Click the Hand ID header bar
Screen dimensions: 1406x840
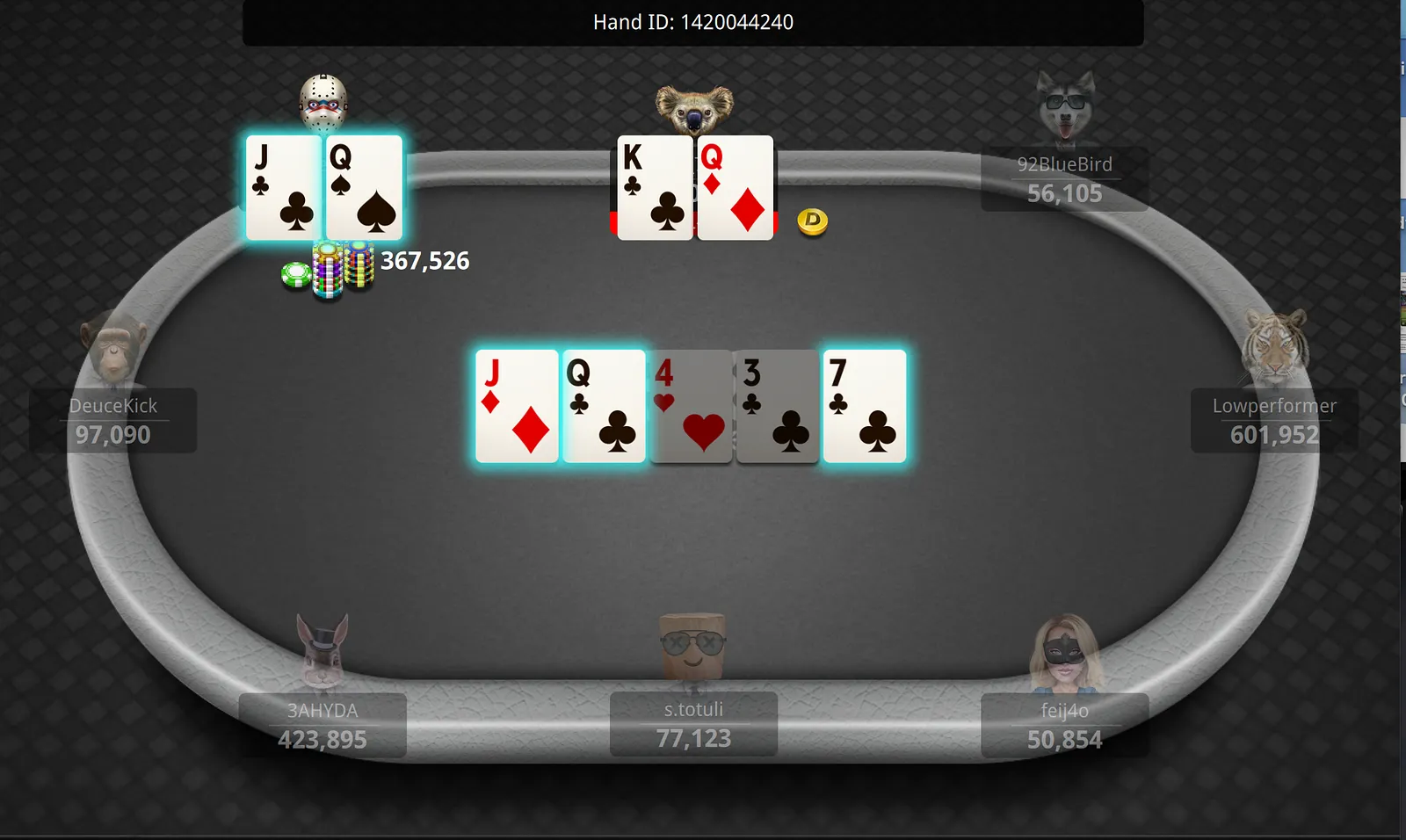[x=692, y=22]
